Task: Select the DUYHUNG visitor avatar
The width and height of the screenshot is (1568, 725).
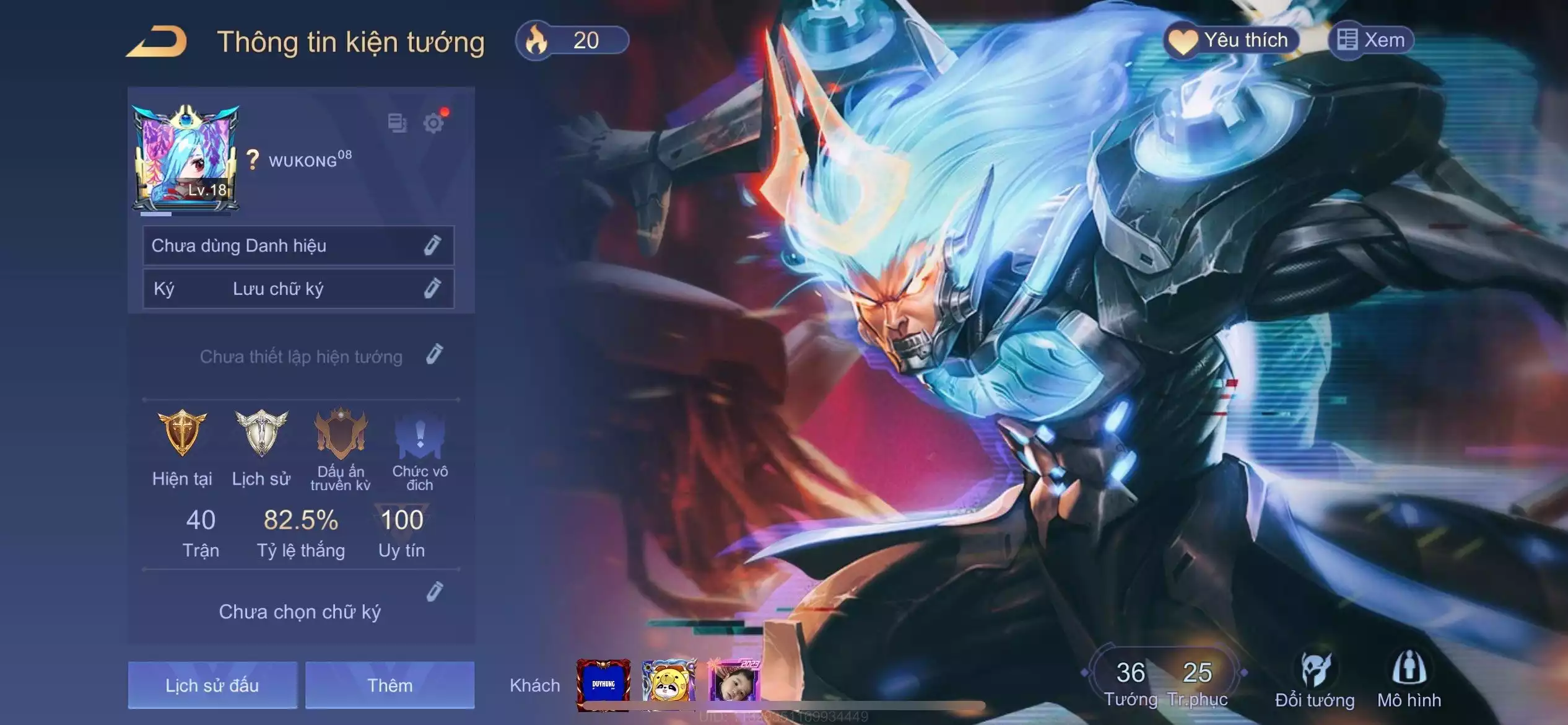Action: click(x=603, y=684)
